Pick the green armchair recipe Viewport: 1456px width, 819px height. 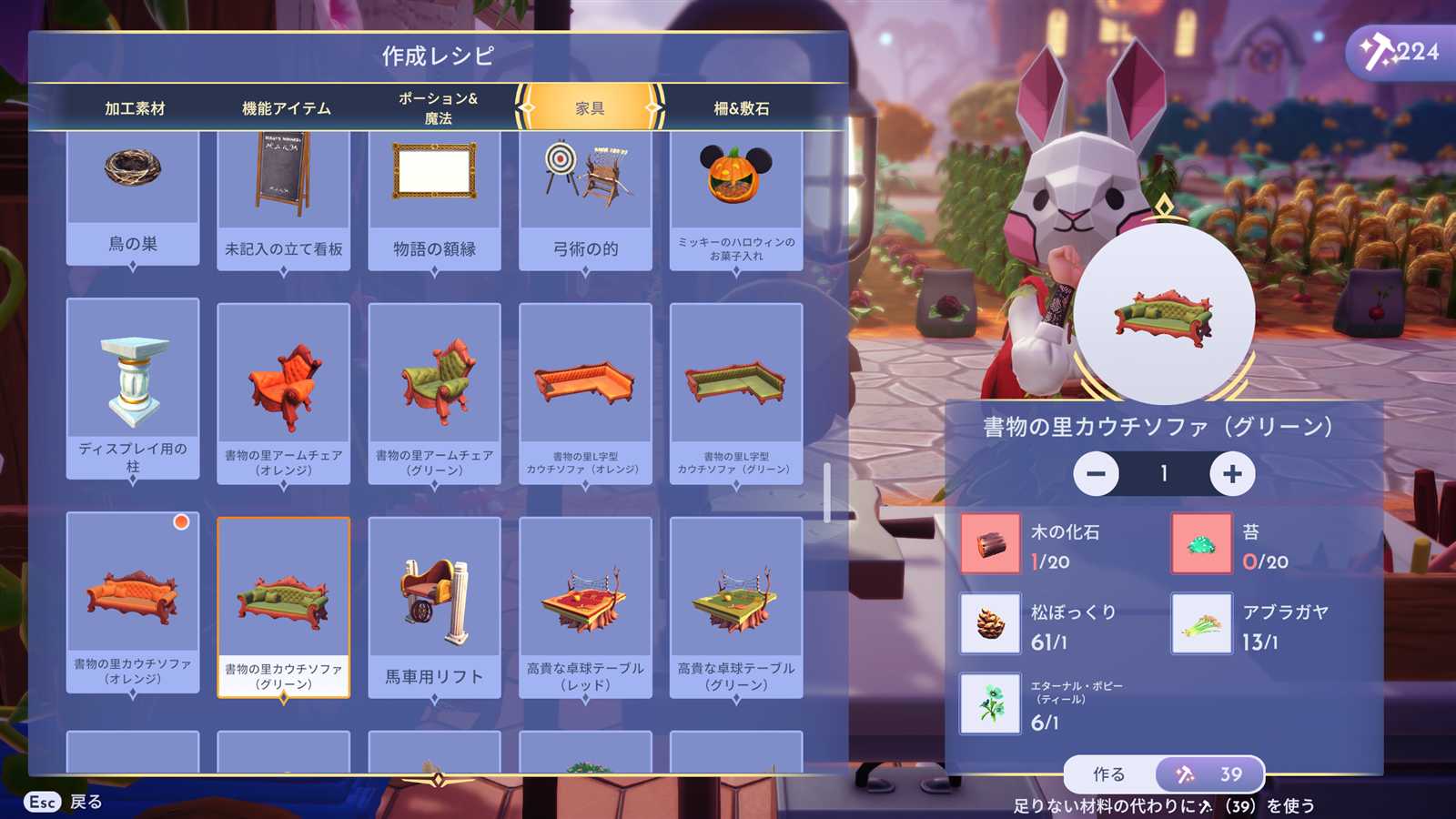point(434,393)
